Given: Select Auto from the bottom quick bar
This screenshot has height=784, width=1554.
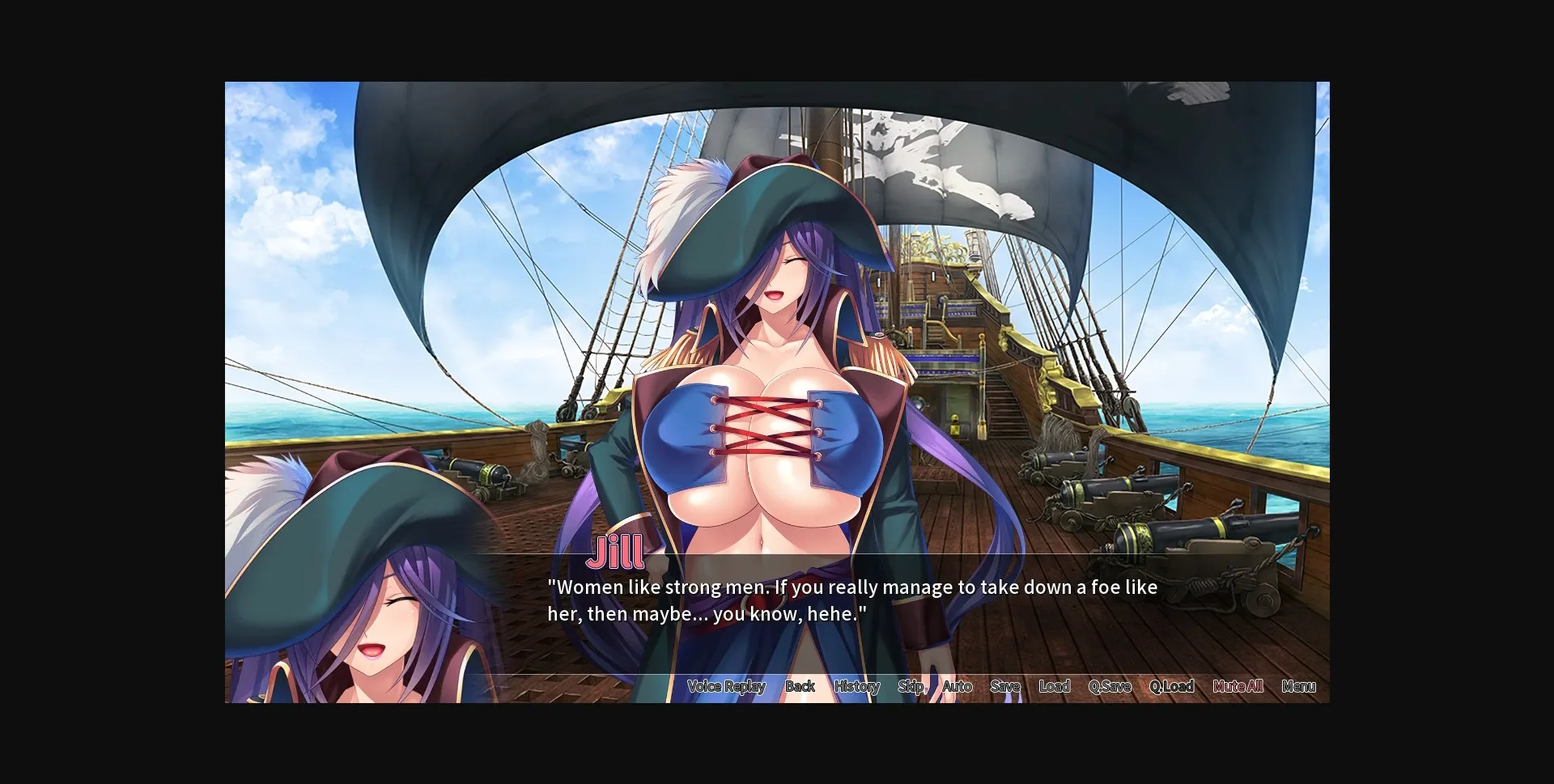Looking at the screenshot, I should 957,686.
